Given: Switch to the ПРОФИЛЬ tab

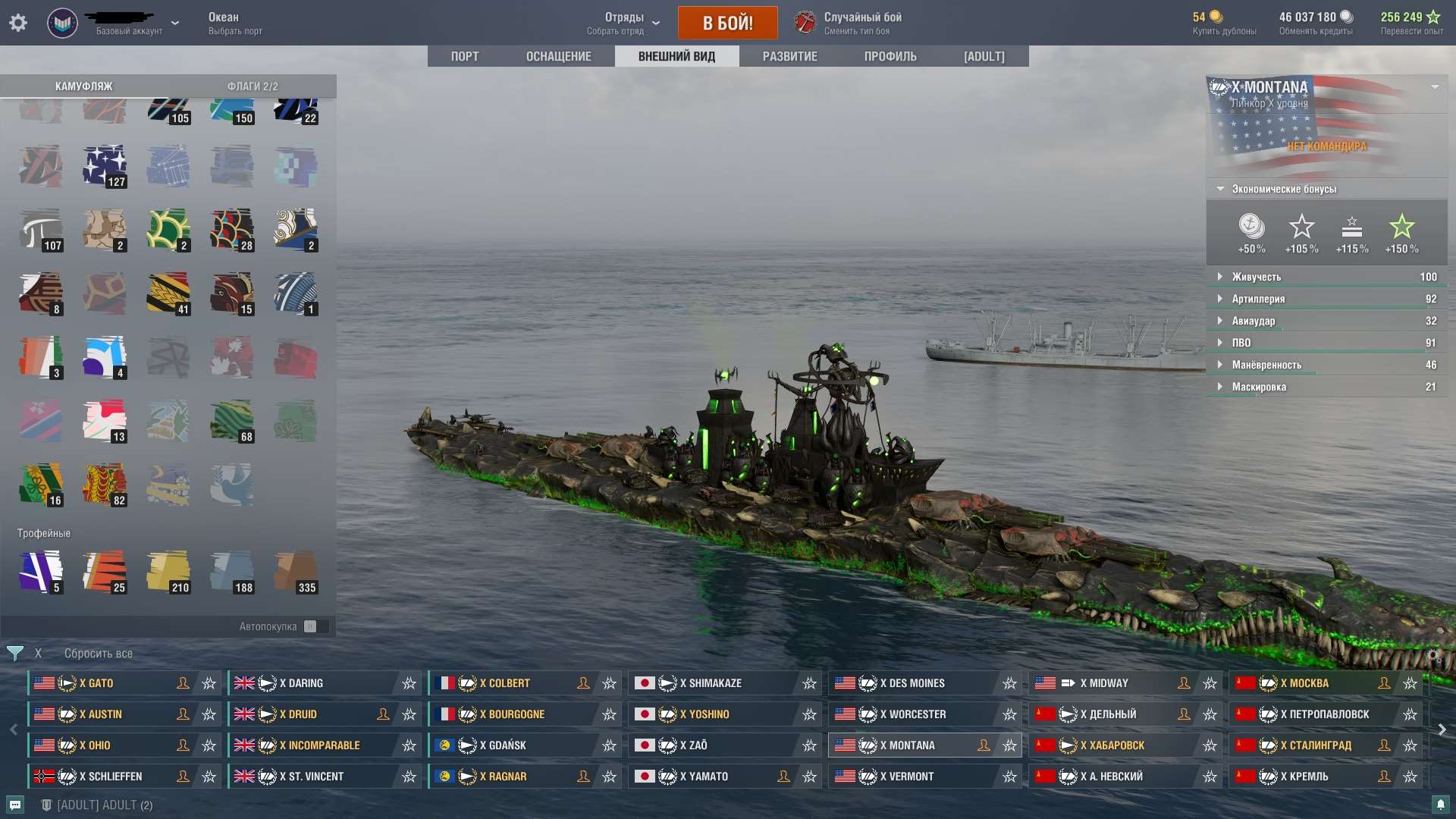Looking at the screenshot, I should click(890, 56).
